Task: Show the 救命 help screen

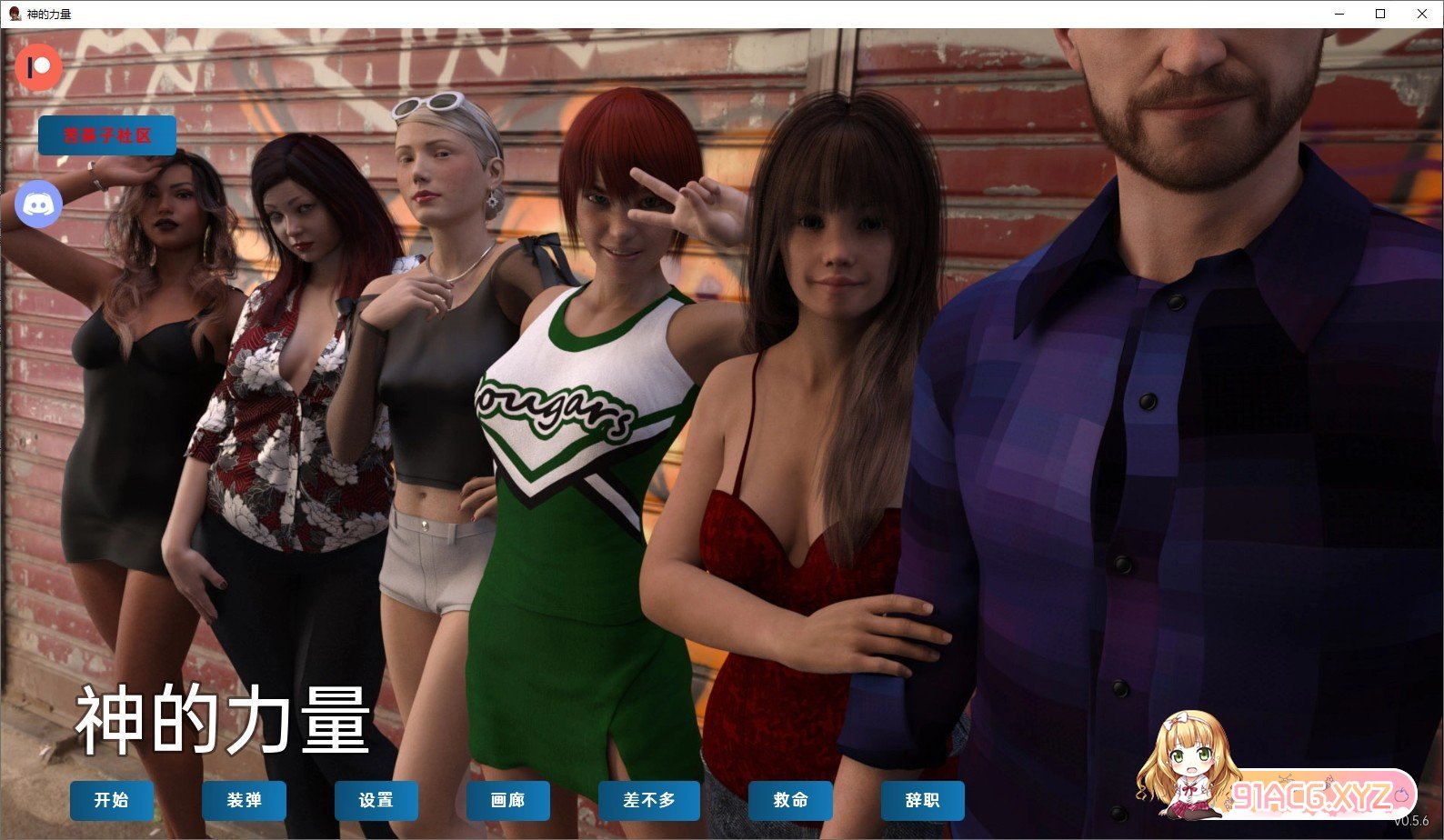Action: (x=790, y=801)
